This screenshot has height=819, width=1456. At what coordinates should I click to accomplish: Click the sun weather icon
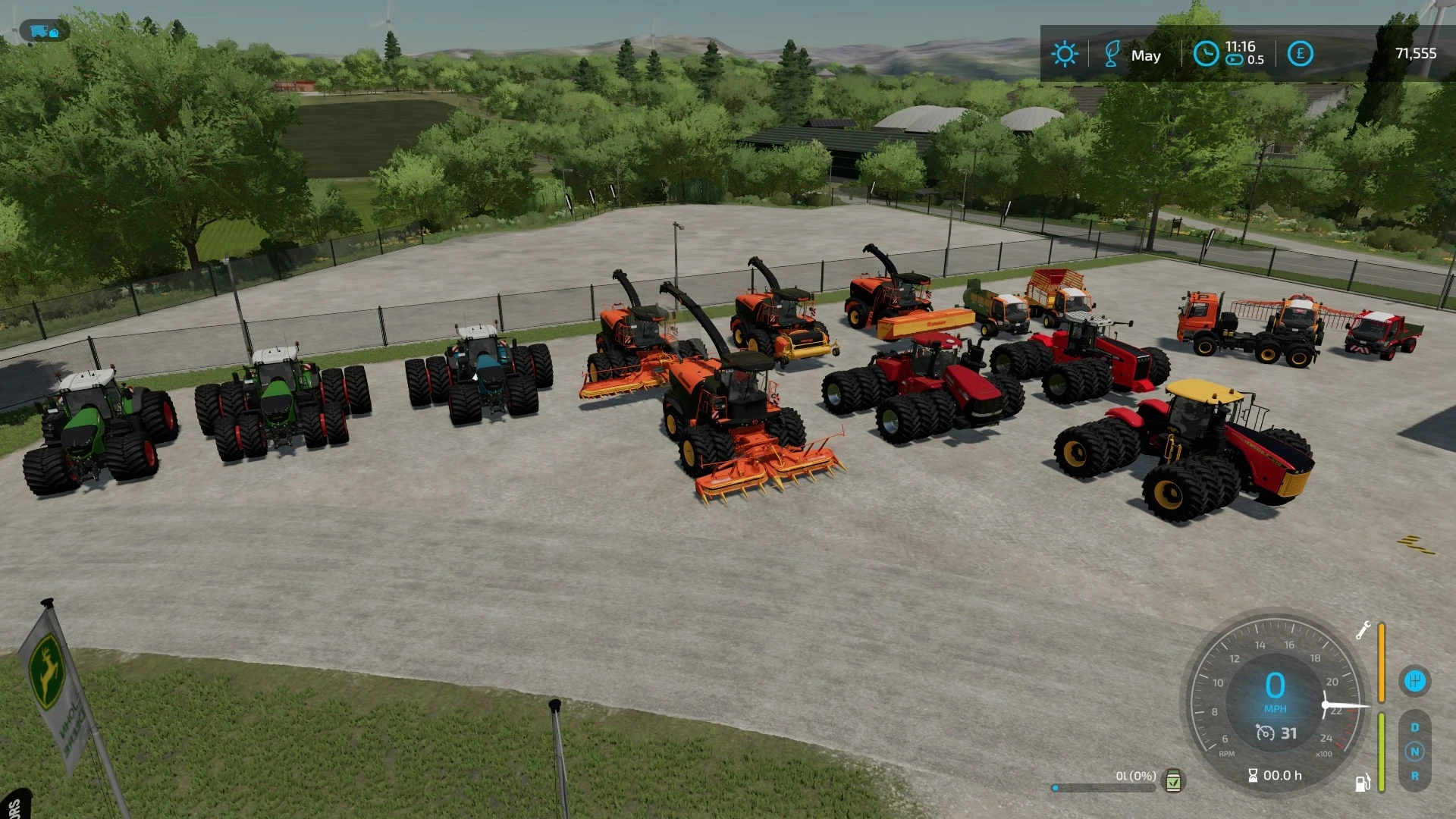coord(1066,55)
